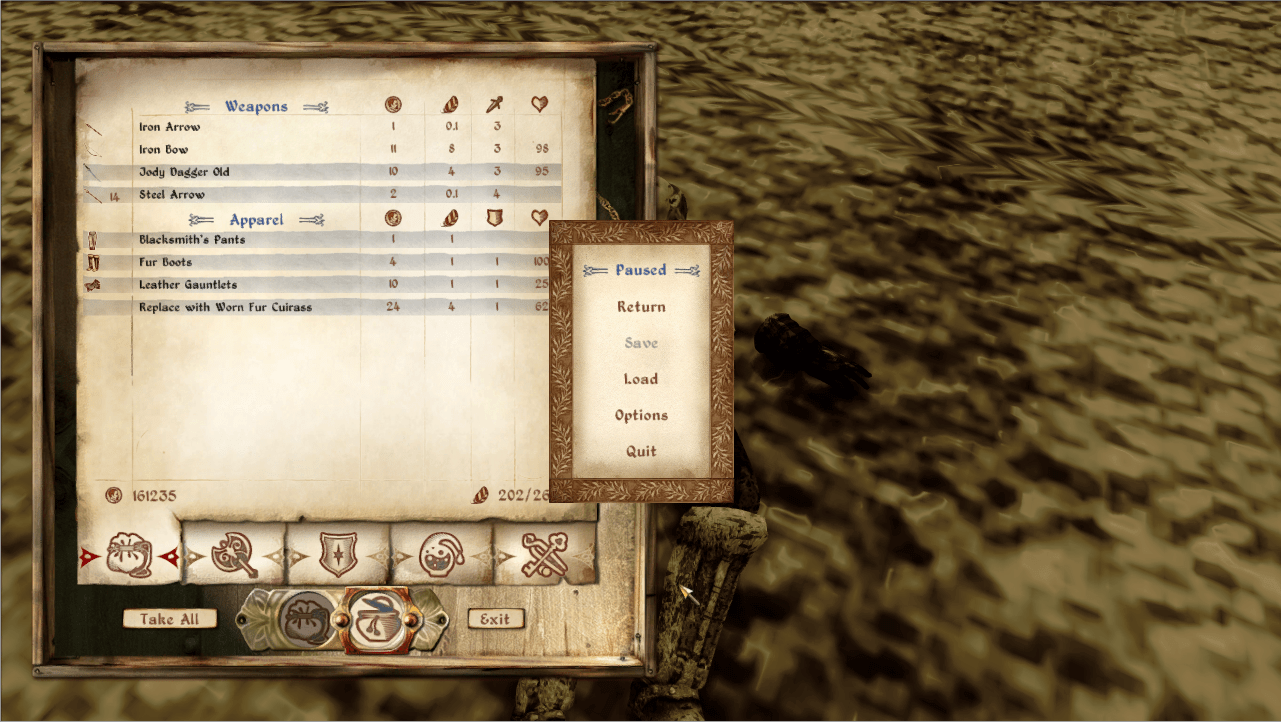This screenshot has height=722, width=1281.
Task: Sort weapons by the heart health icon
Action: (x=538, y=104)
